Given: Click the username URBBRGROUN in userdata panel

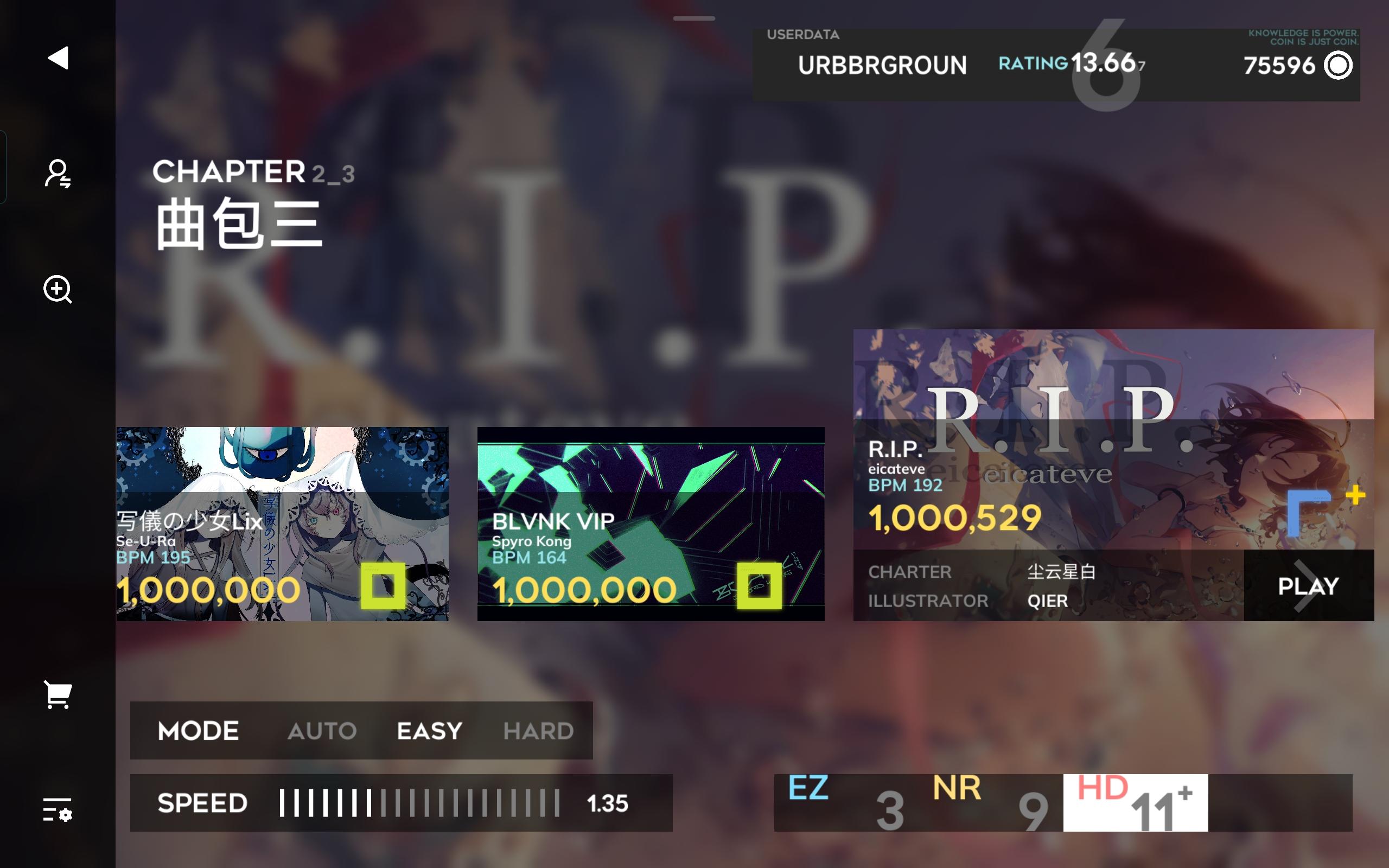Looking at the screenshot, I should tap(883, 66).
